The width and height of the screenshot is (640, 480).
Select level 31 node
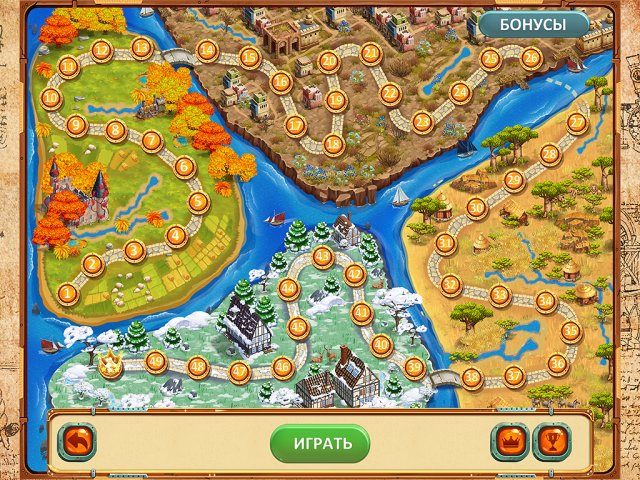click(446, 243)
